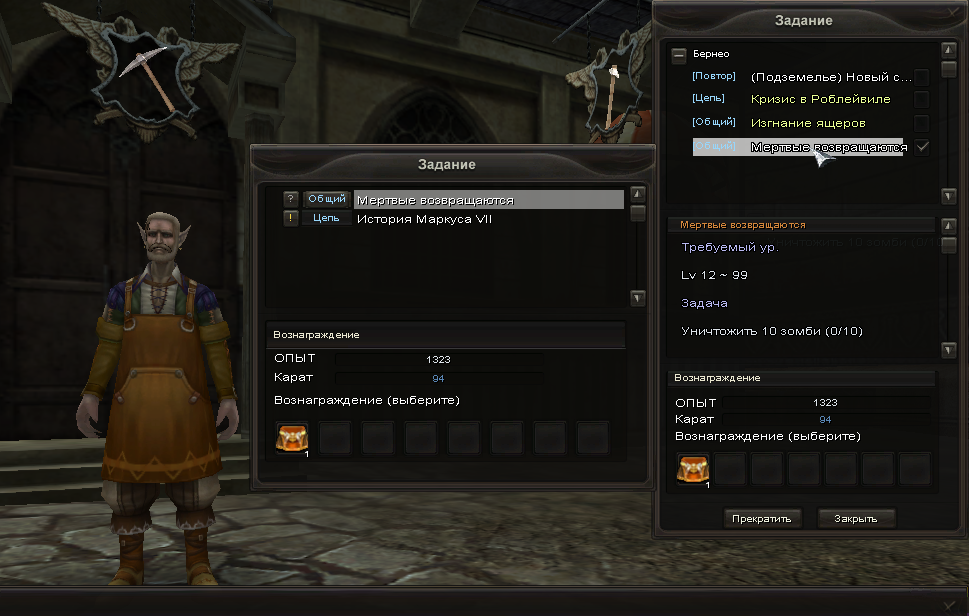Select the Кризис в Роблейвиле quest
This screenshot has height=616, width=969.
tap(820, 99)
